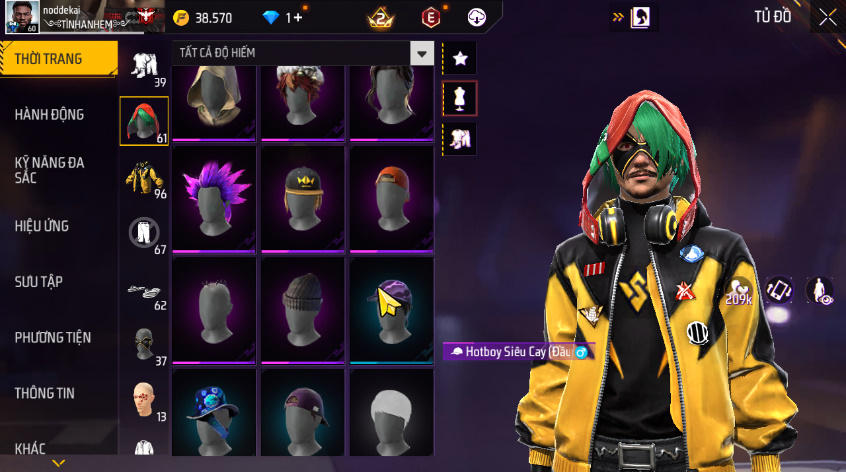Add diamonds with the plus button

[298, 18]
